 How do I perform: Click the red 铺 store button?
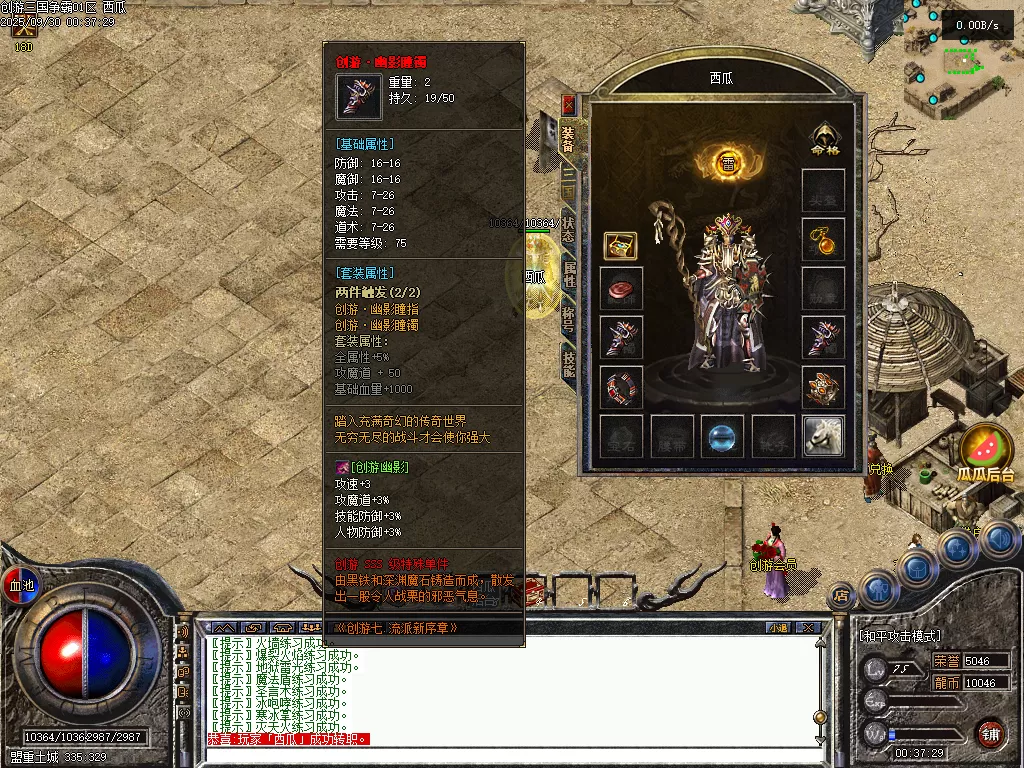point(990,733)
